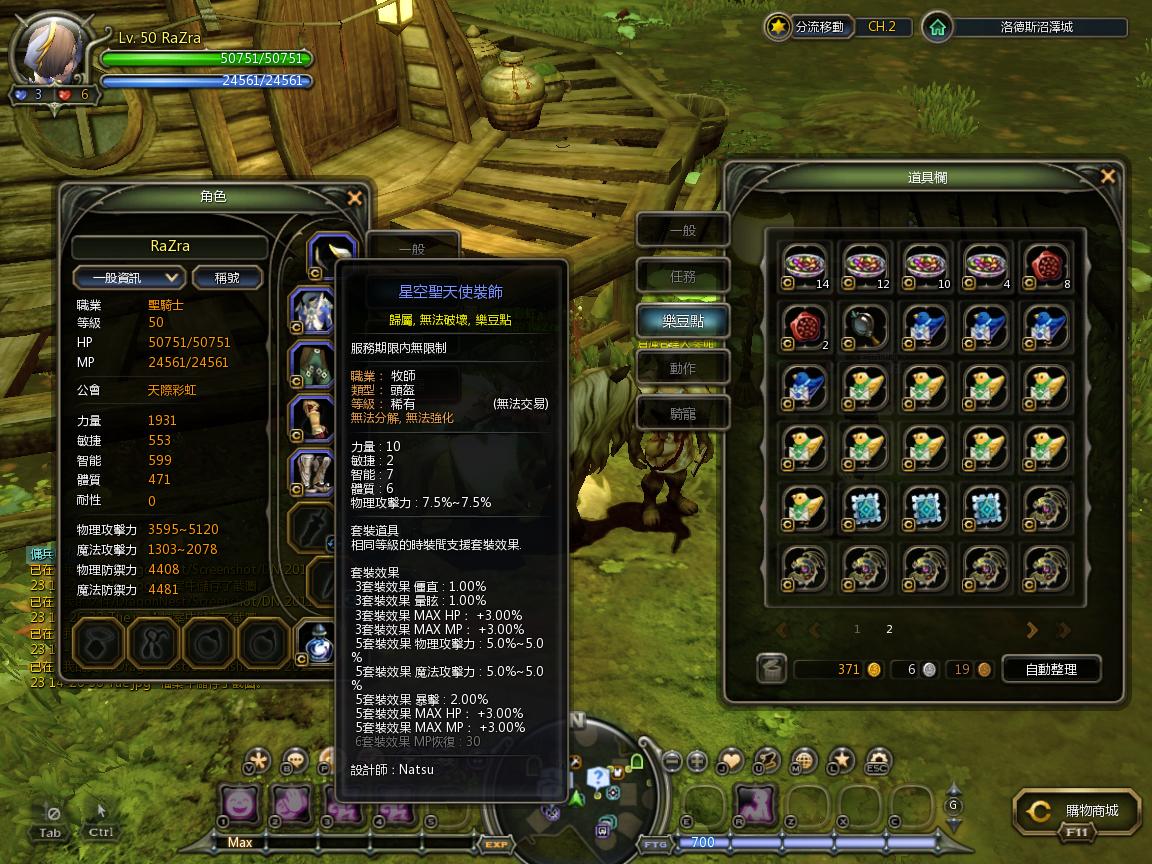Switch to the 動作 inventory tab
The image size is (1152, 864).
[683, 368]
